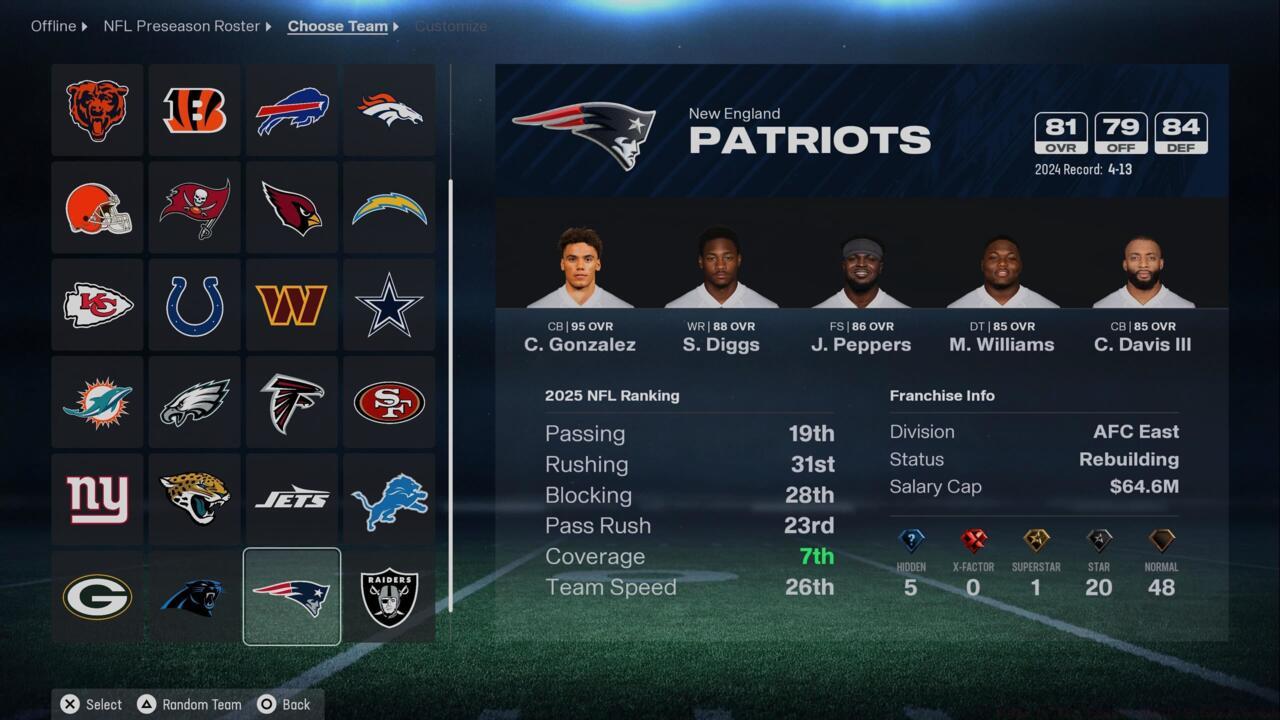Choose the Las Vegas Raiders logo

click(x=388, y=596)
